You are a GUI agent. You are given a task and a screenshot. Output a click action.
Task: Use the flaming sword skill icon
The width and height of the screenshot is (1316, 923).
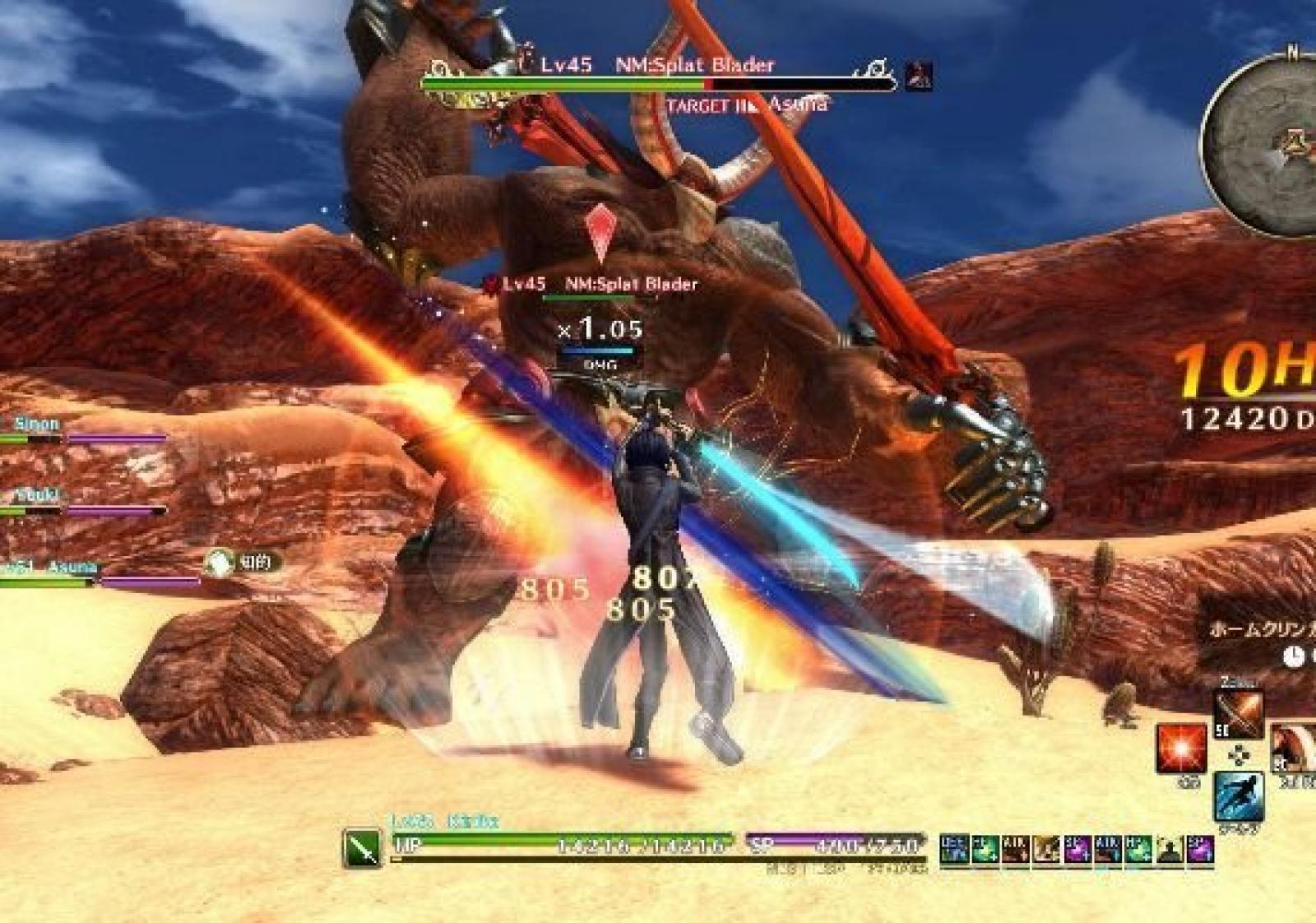tap(1239, 714)
